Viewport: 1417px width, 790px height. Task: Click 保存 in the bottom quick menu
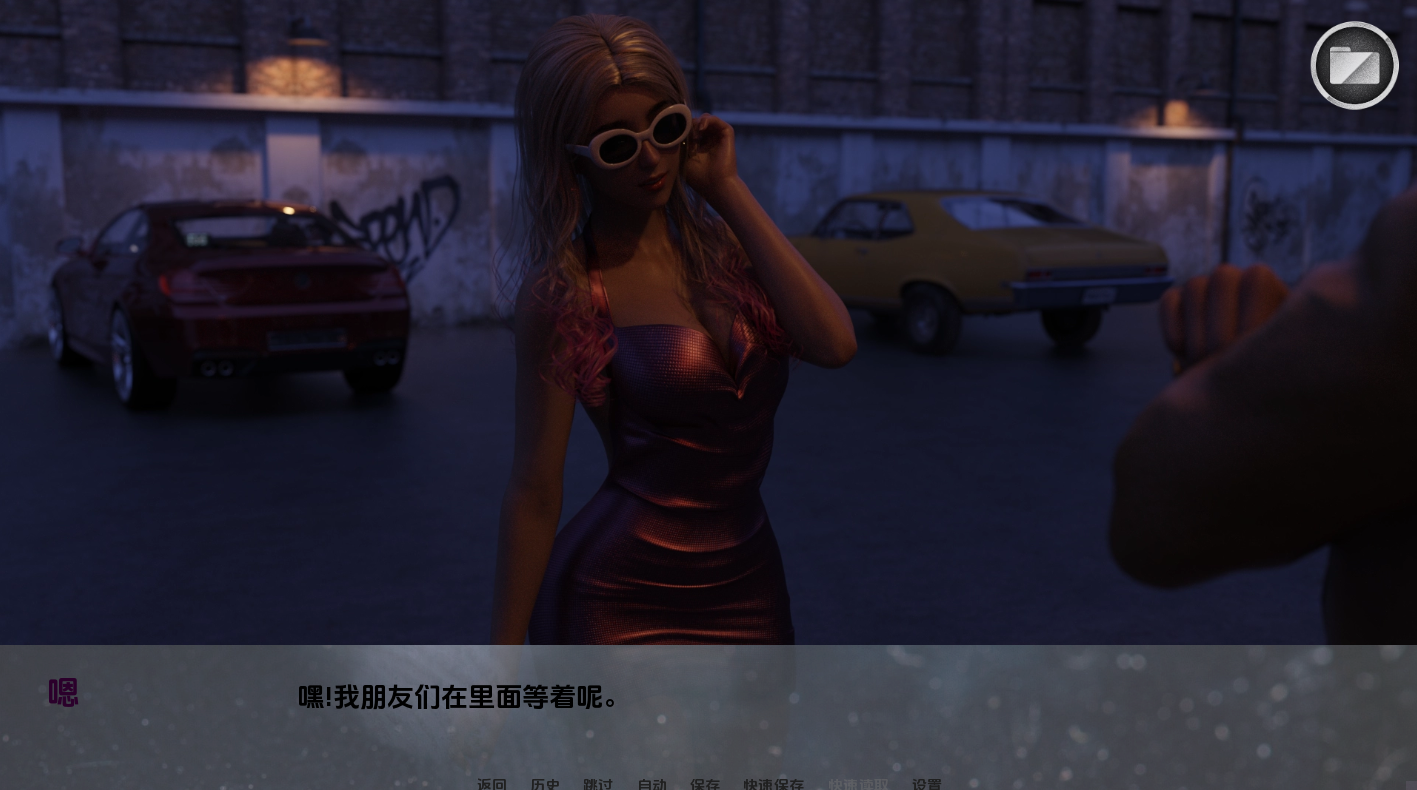[x=705, y=785]
